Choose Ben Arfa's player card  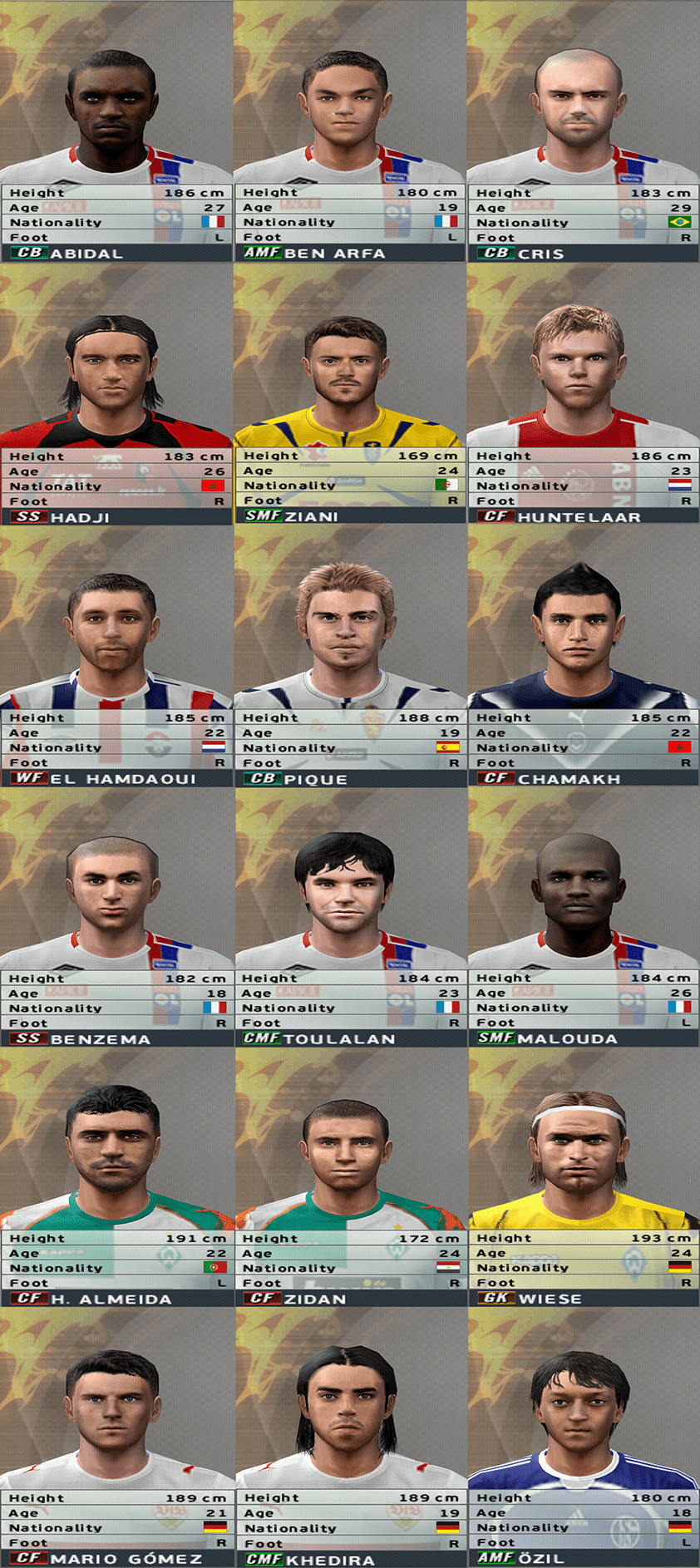(x=349, y=131)
